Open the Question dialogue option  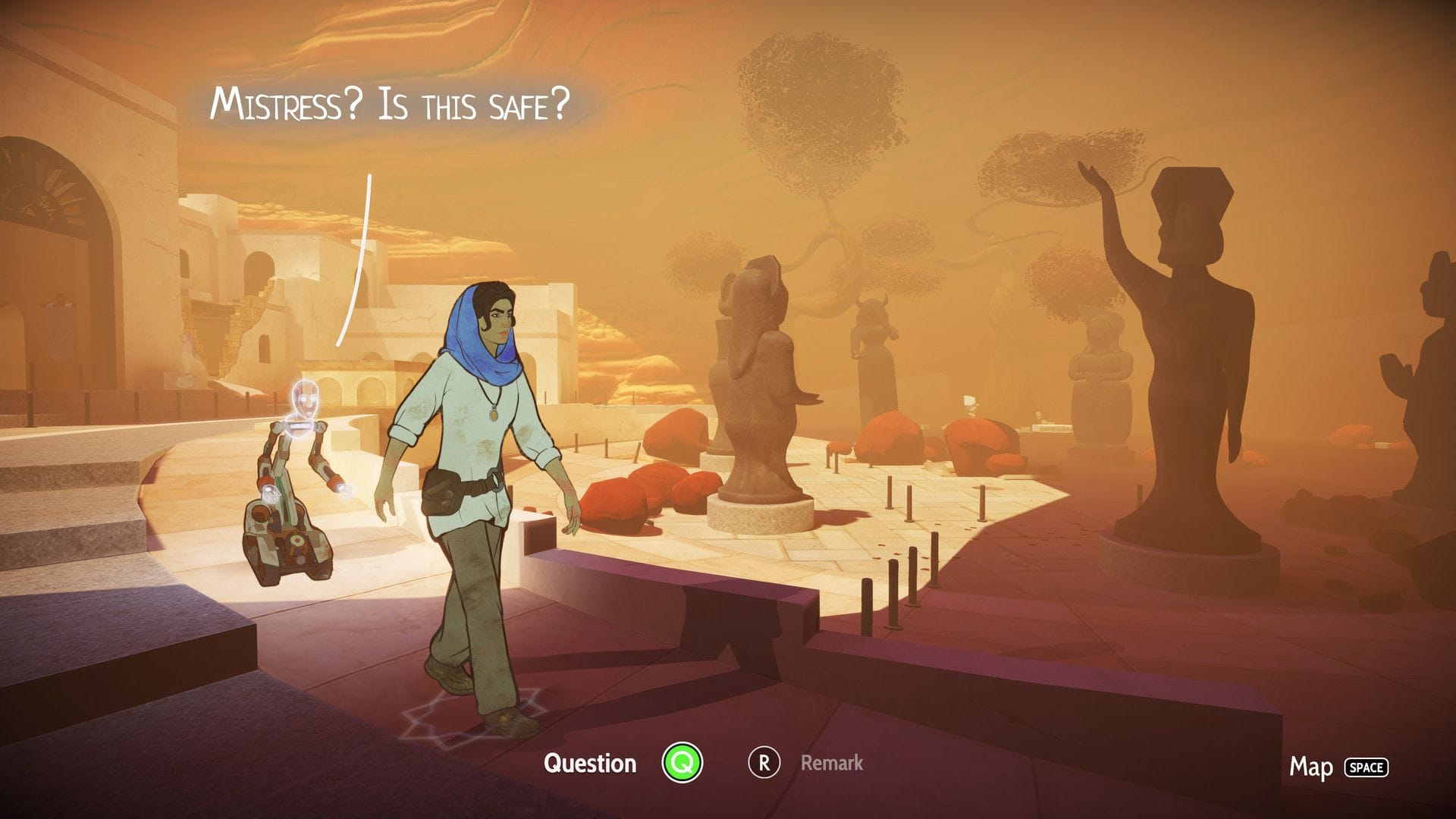click(591, 764)
